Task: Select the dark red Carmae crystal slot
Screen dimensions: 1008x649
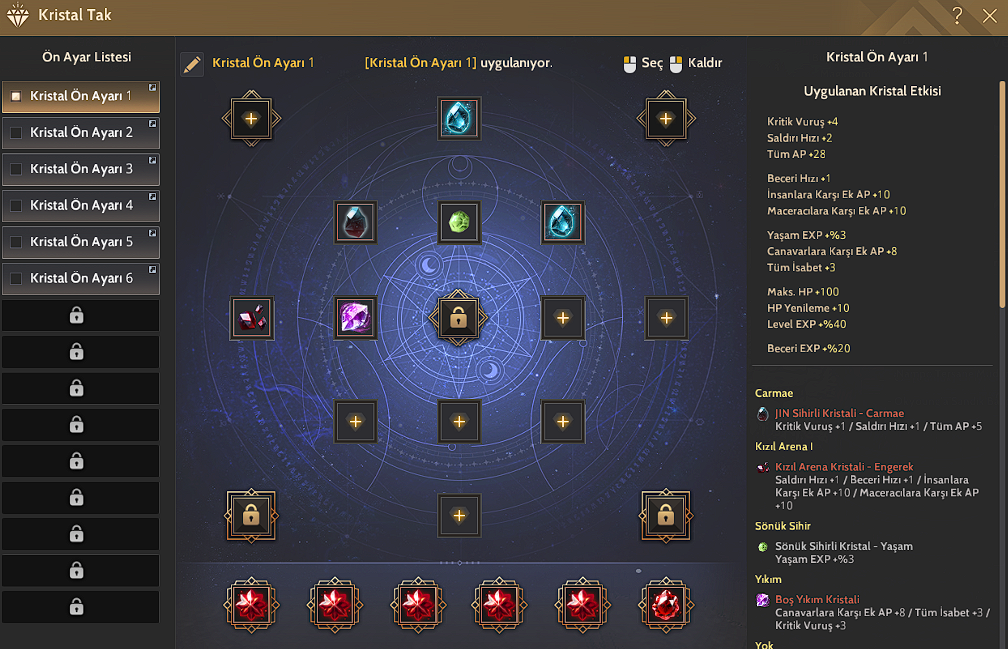Action: (355, 222)
